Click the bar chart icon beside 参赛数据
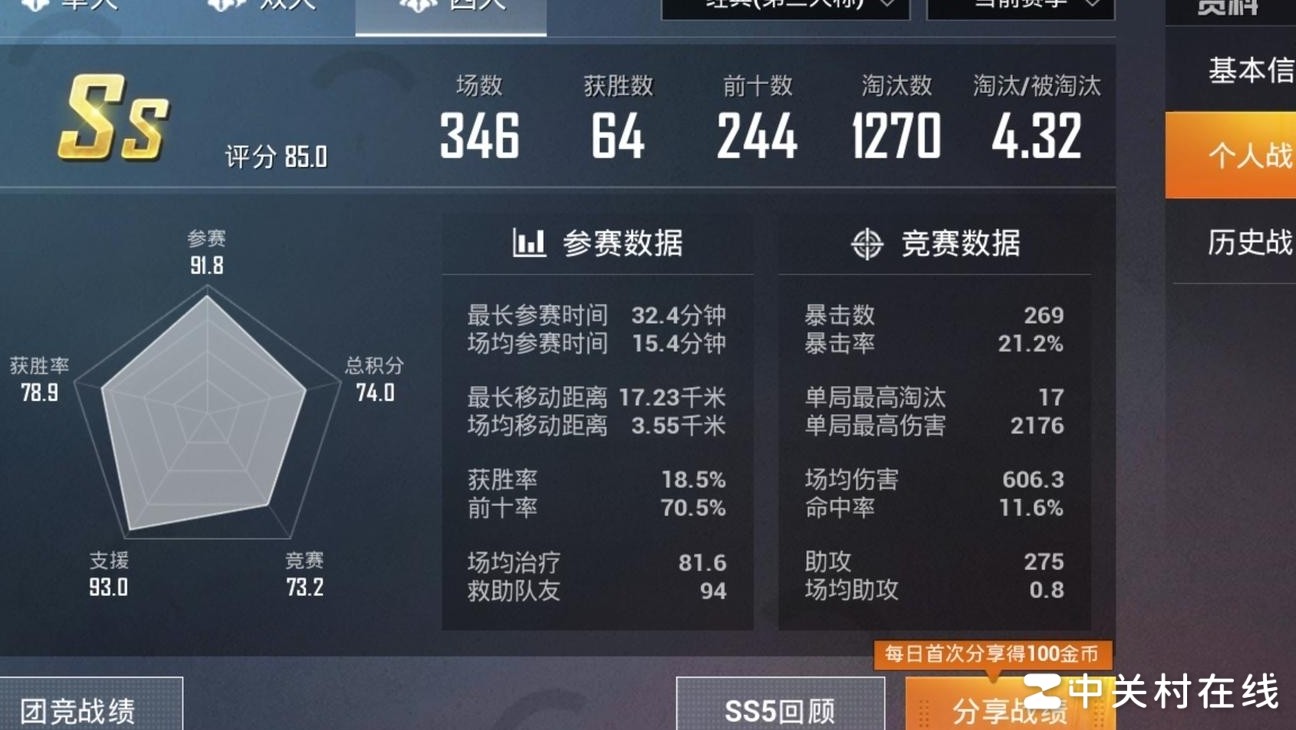 point(530,243)
